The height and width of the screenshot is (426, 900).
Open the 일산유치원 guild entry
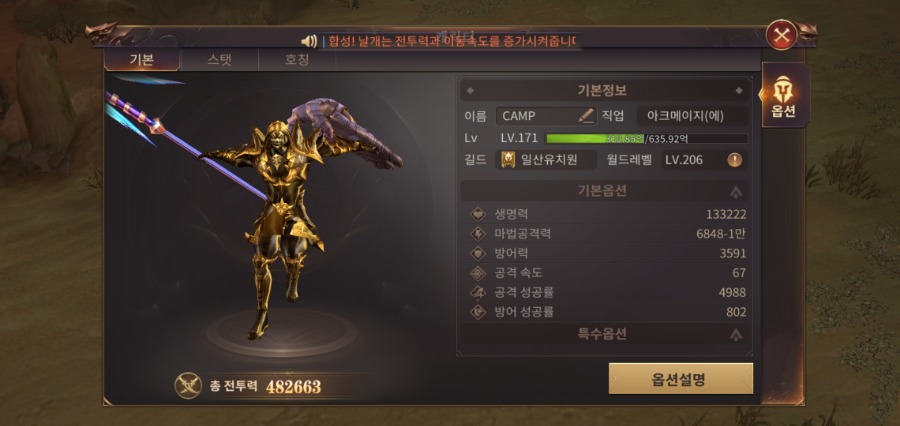(x=546, y=160)
